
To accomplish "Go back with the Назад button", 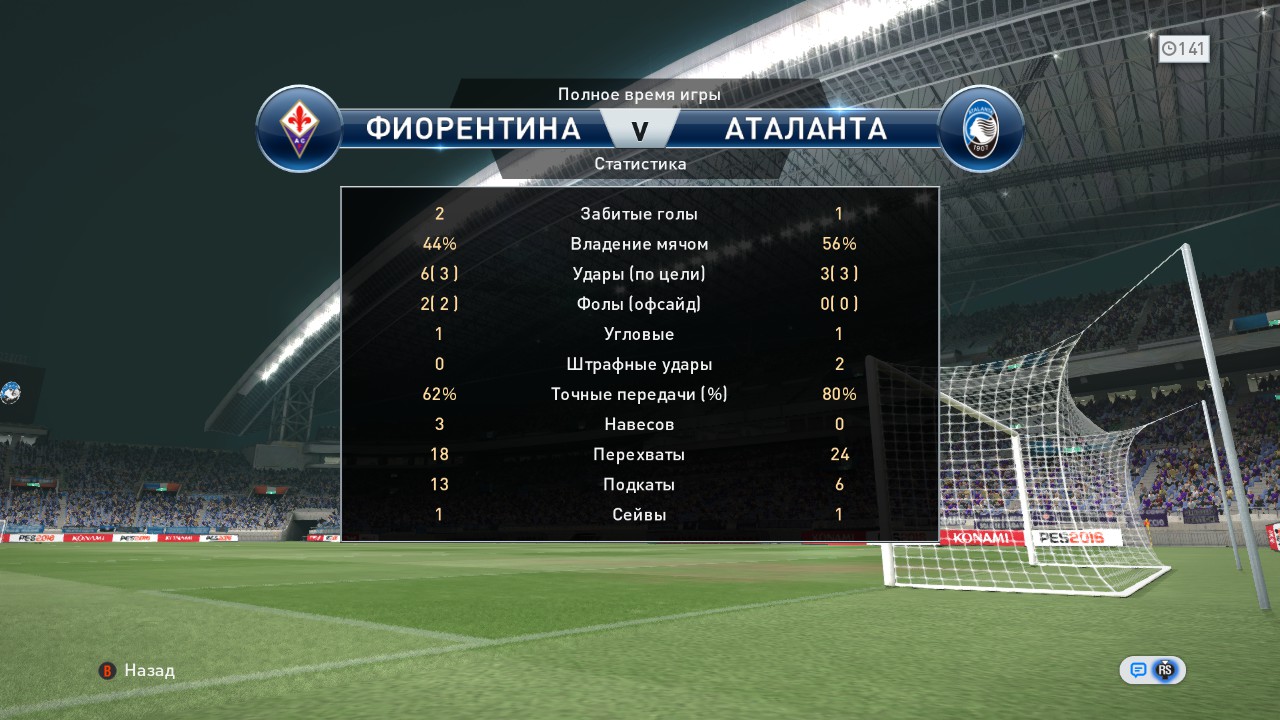I will 137,670.
